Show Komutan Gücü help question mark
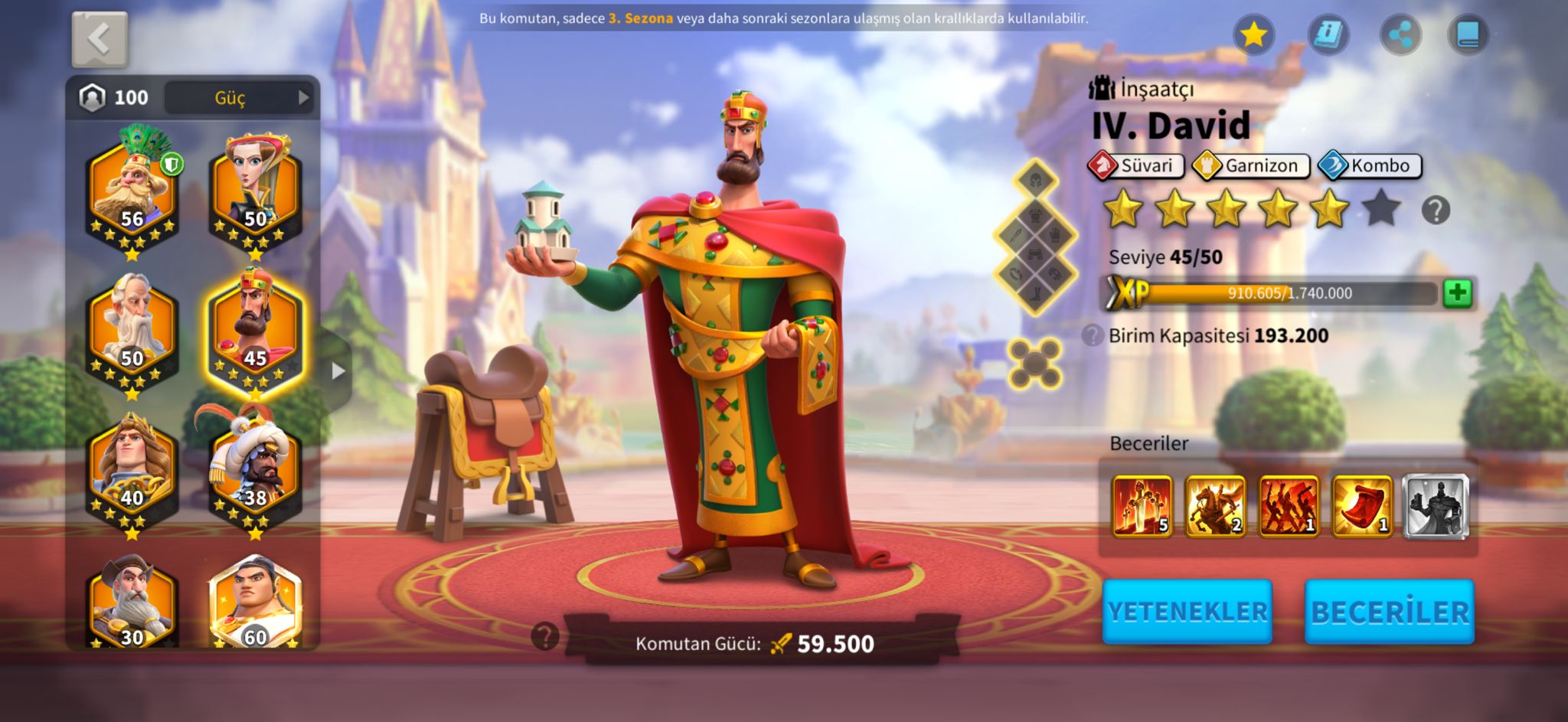 coord(545,636)
